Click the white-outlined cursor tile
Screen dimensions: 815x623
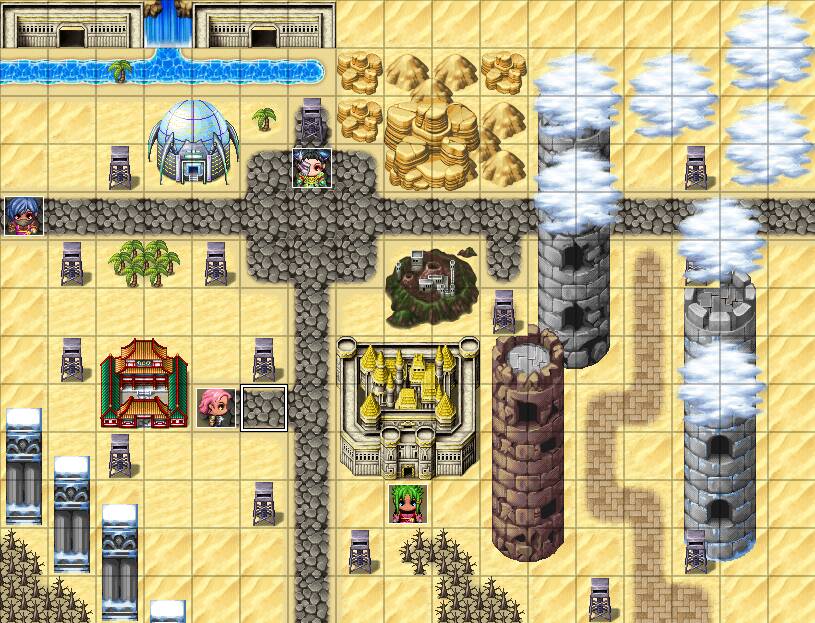[264, 408]
